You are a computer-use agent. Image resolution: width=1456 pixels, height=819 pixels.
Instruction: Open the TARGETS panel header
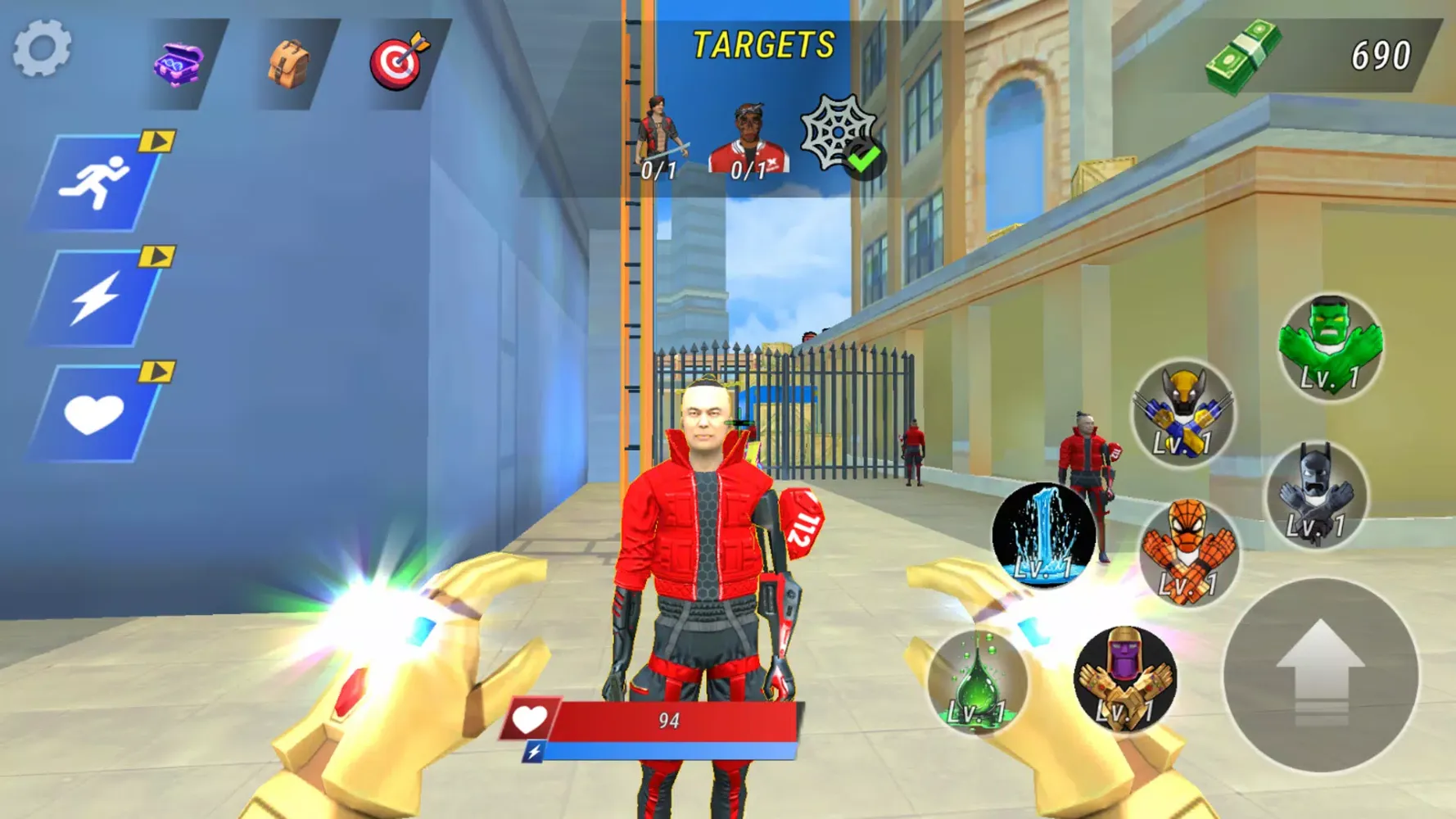(762, 43)
